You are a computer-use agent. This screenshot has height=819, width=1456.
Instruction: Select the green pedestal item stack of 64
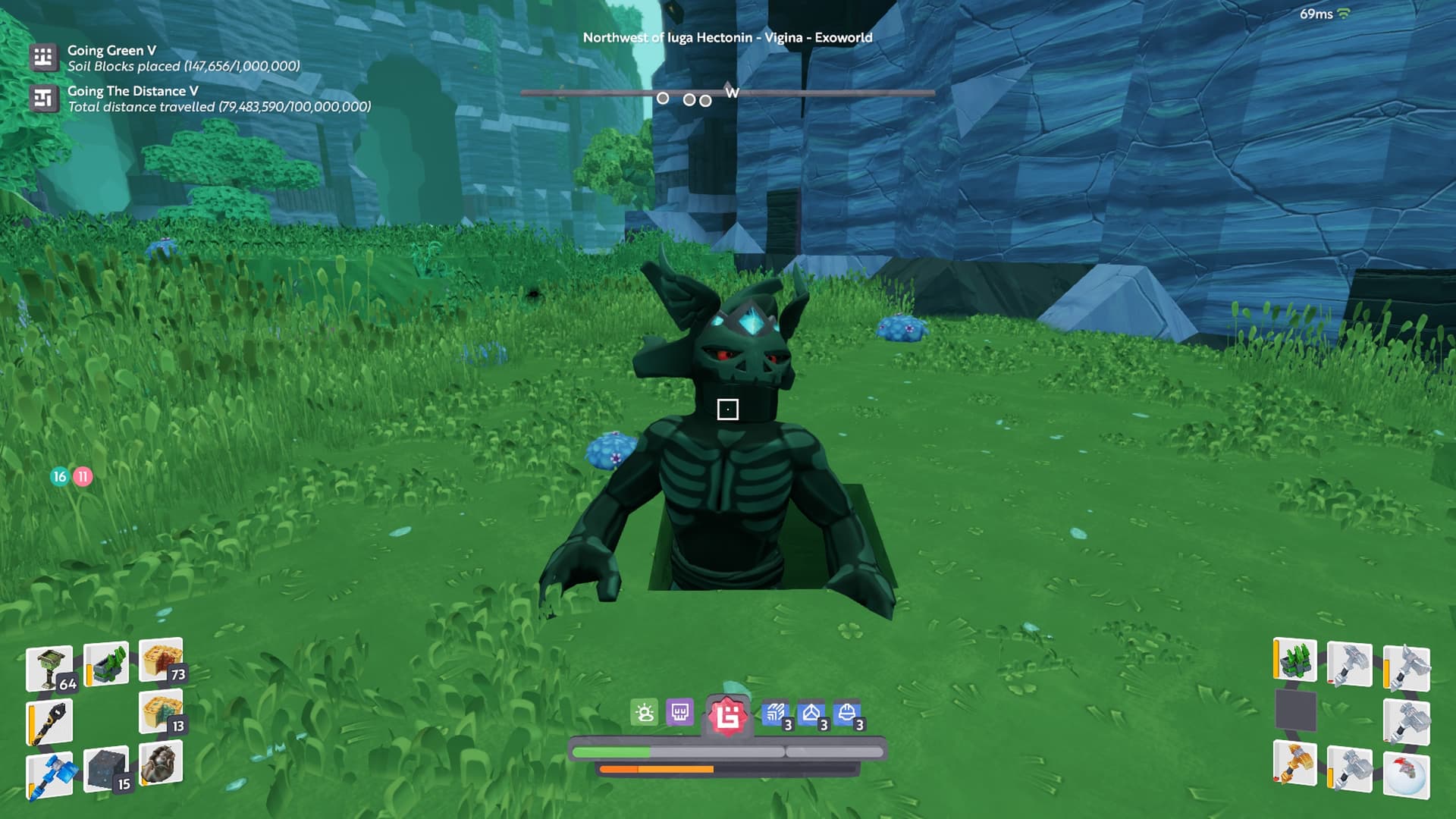click(50, 668)
